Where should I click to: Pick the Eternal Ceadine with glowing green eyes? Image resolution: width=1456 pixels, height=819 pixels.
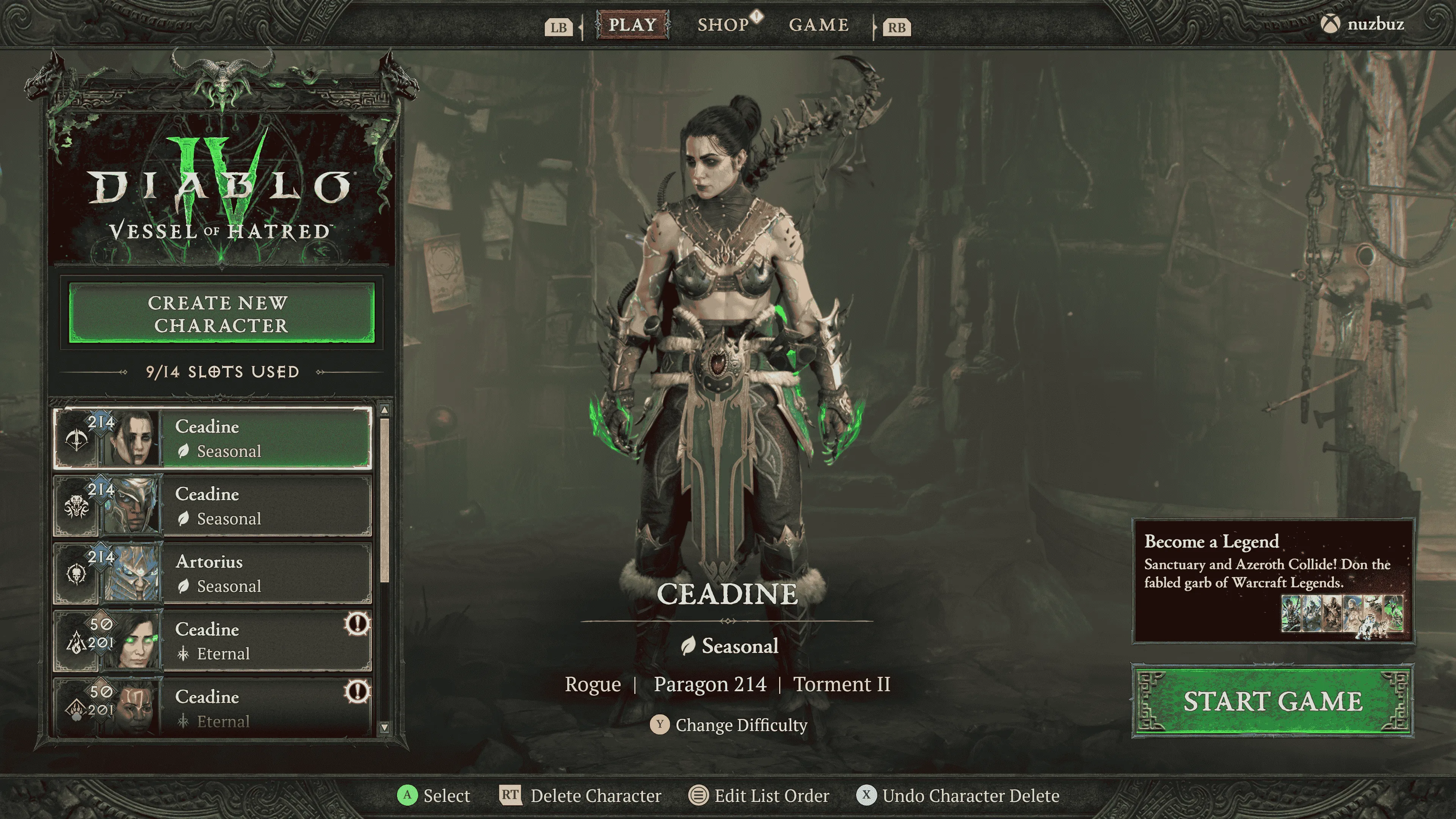click(212, 640)
